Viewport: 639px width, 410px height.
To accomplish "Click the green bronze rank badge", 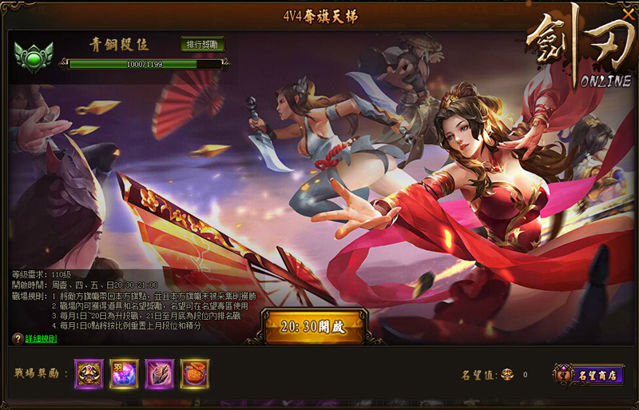I will point(35,57).
